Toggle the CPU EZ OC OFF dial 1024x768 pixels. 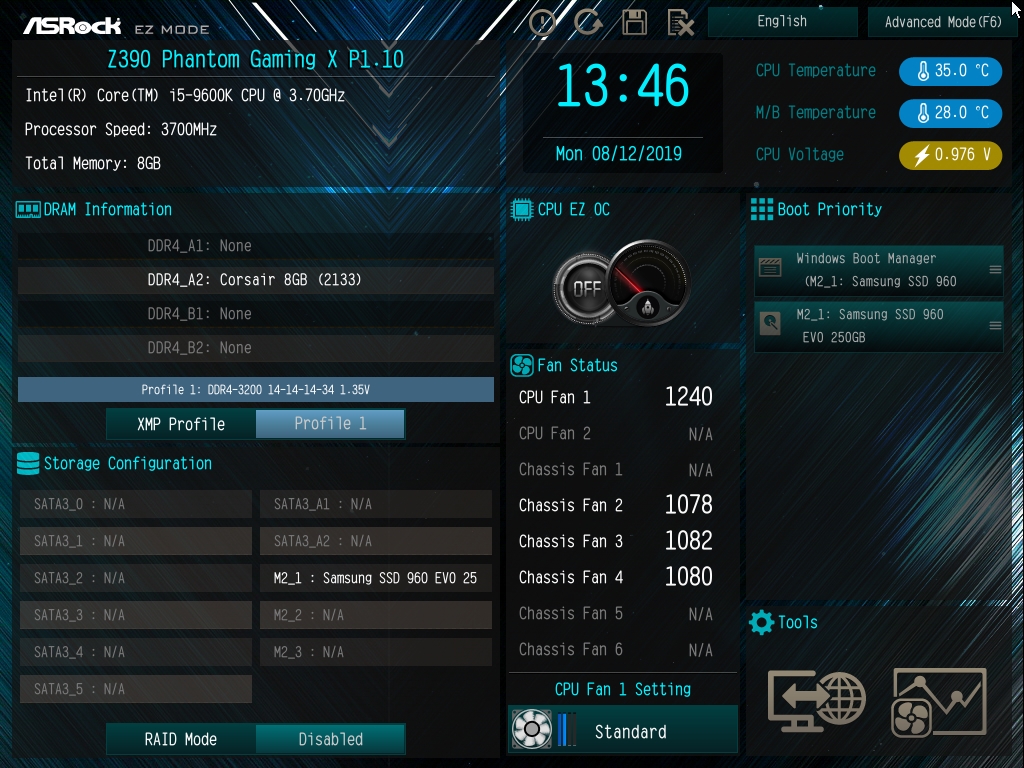pos(585,289)
